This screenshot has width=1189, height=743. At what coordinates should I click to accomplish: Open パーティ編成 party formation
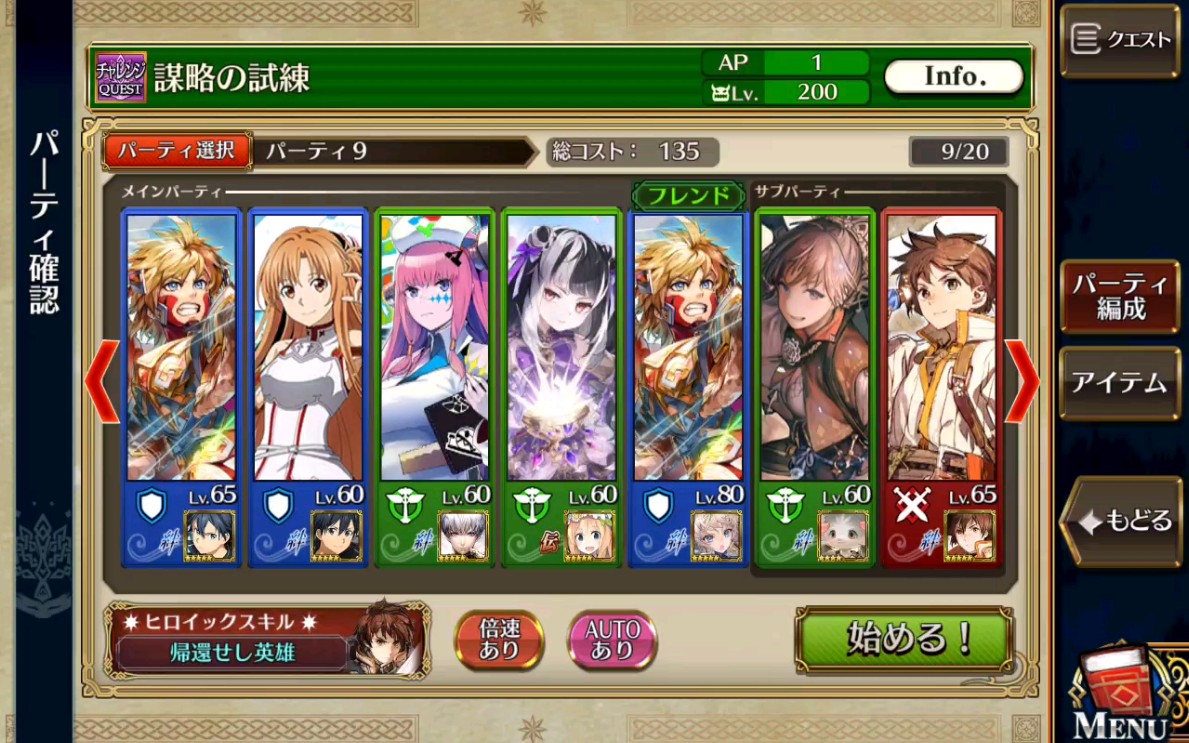[1120, 296]
